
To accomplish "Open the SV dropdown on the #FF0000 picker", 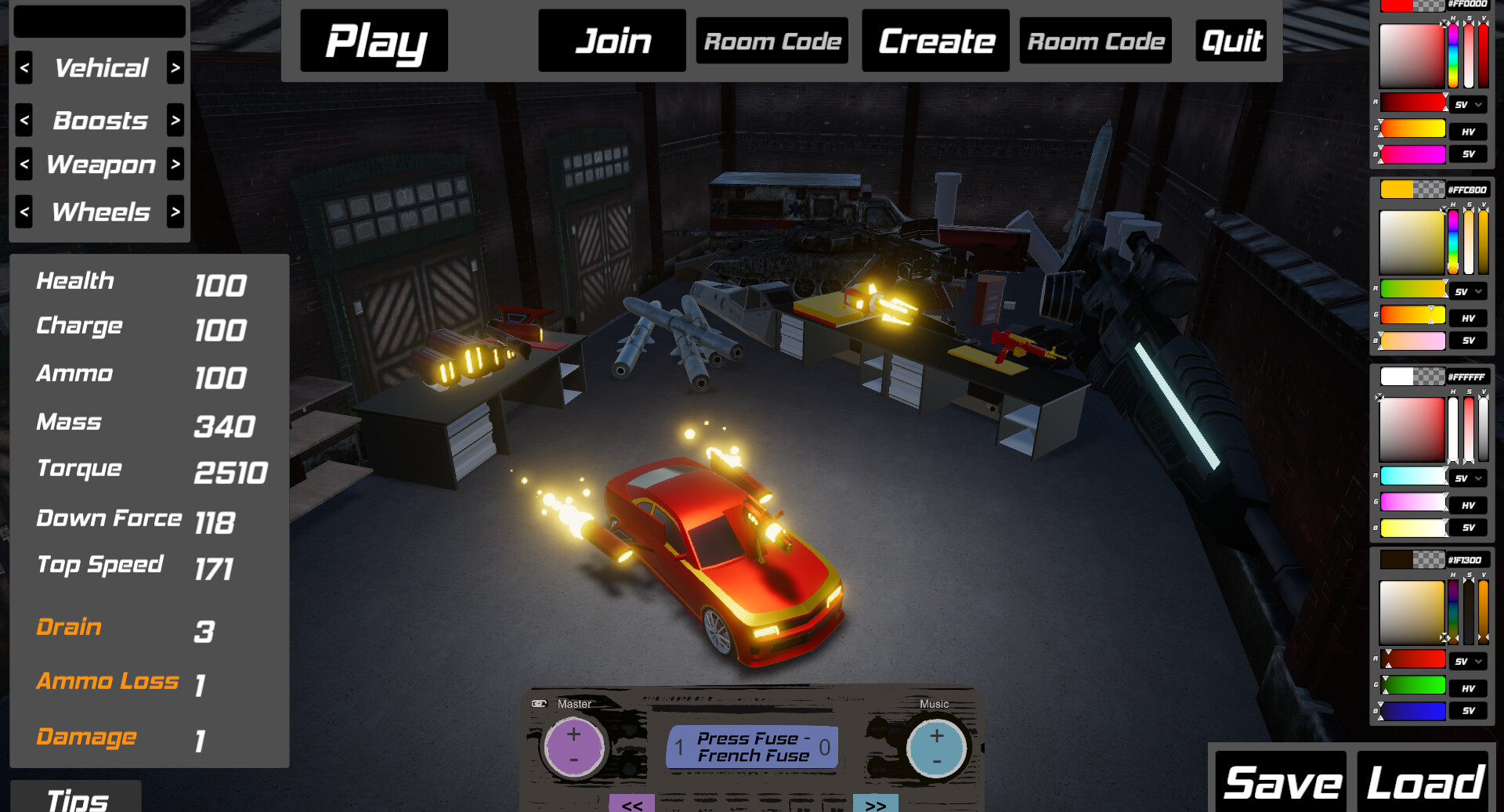I will pos(1470,104).
